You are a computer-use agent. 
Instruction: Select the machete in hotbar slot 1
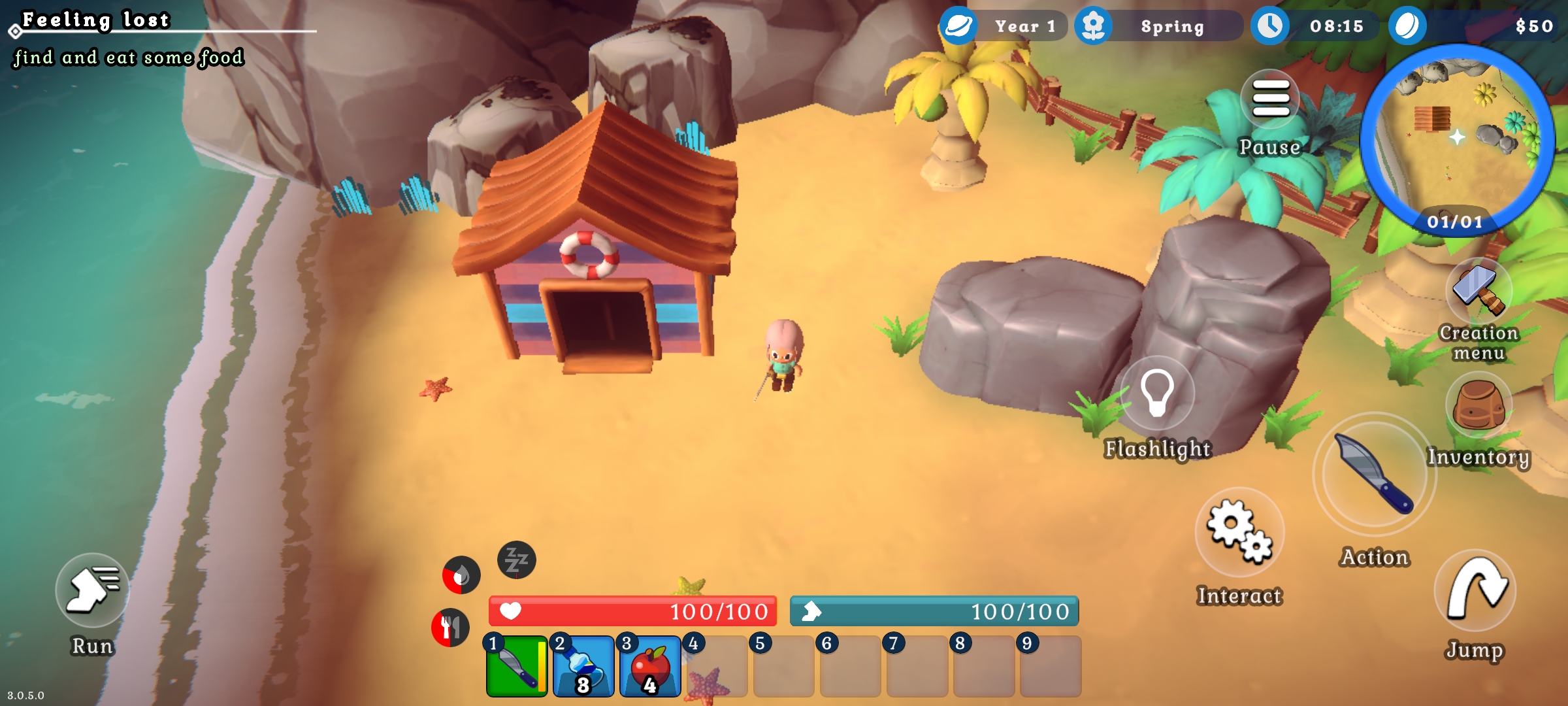[x=517, y=666]
